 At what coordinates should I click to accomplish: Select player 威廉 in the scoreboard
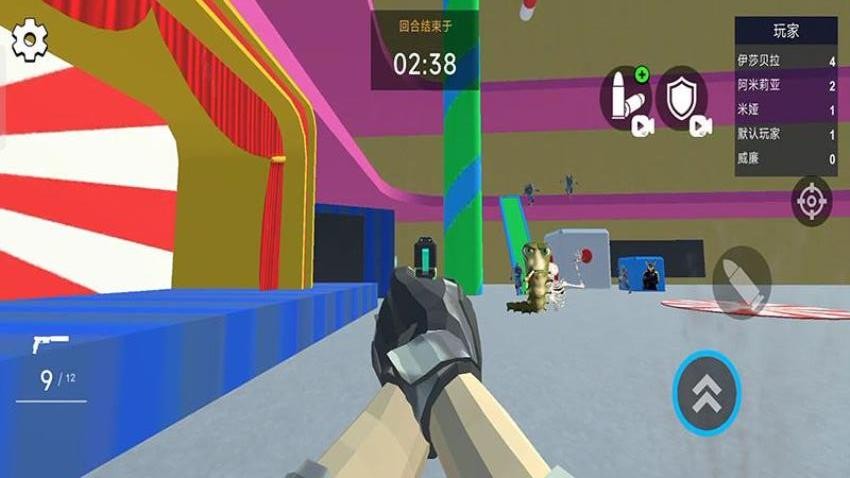[786, 159]
